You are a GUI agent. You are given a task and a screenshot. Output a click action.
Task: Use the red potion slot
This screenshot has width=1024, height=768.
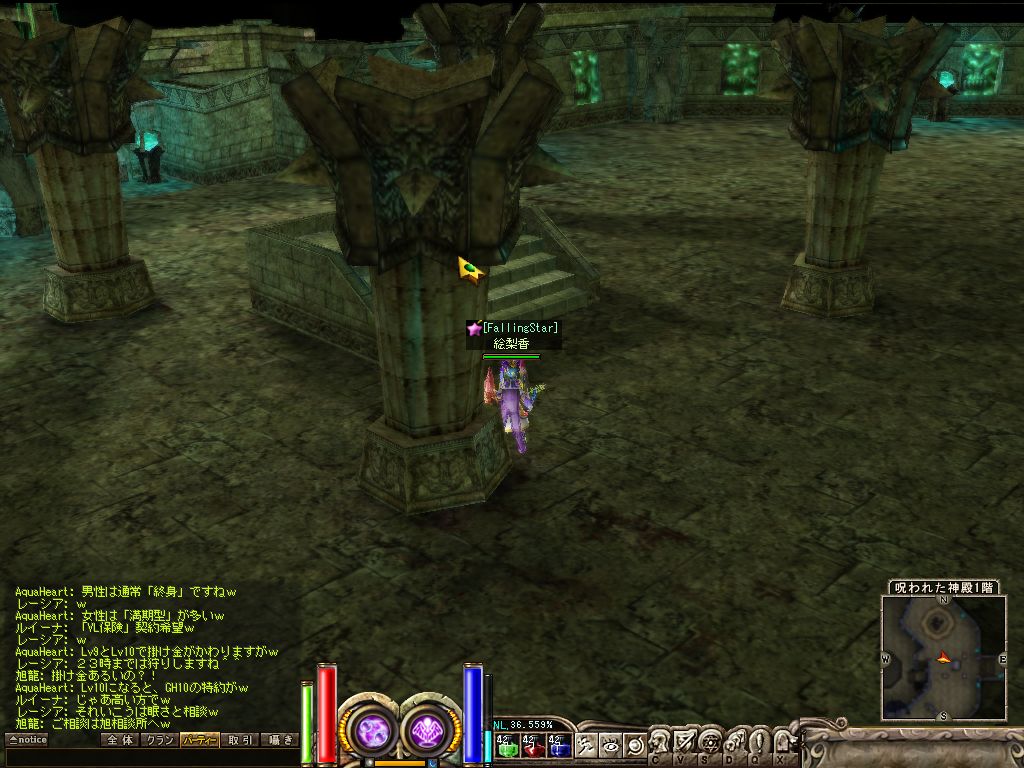pyautogui.click(x=533, y=744)
